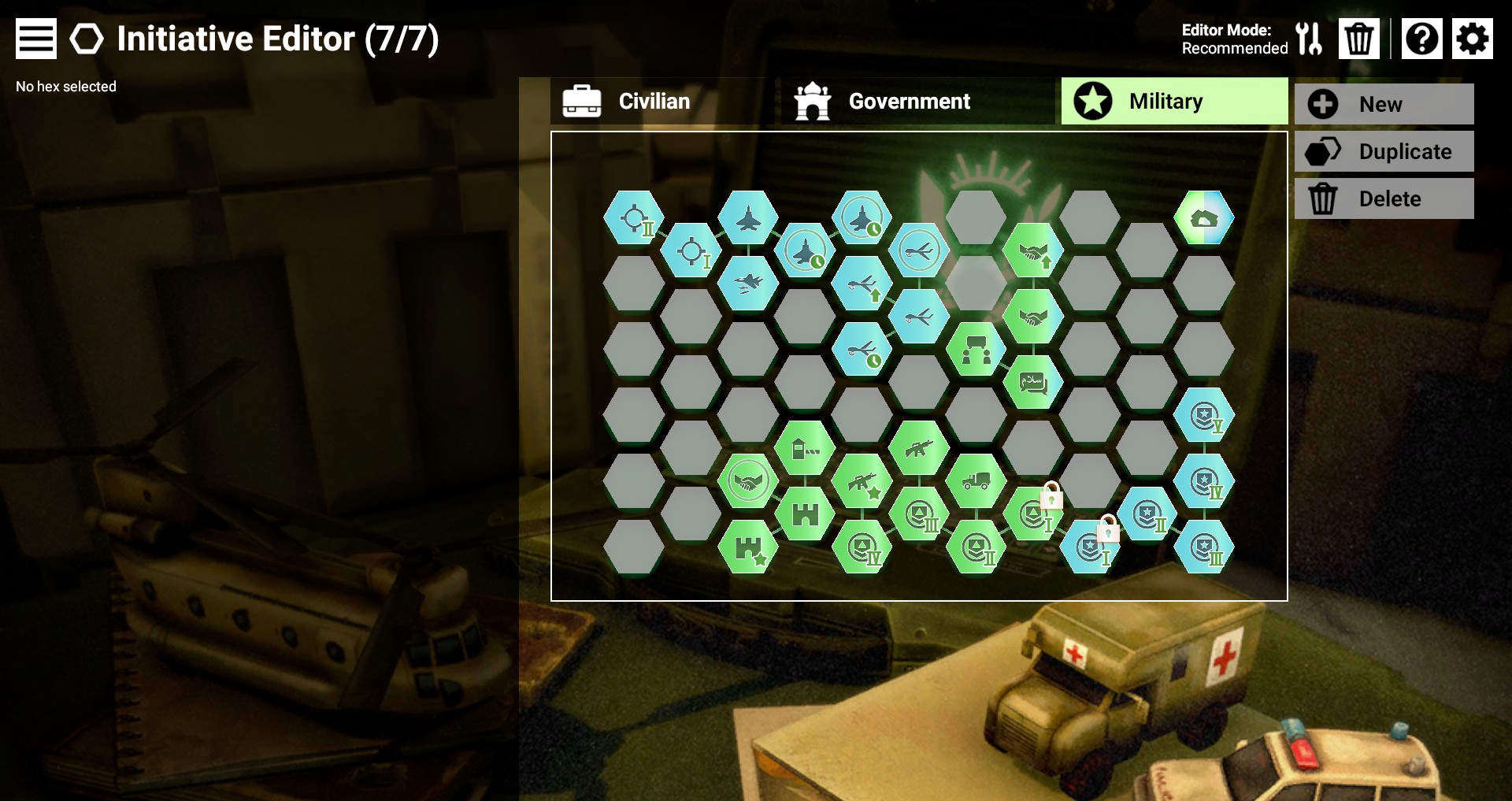This screenshot has height=801, width=1512.
Task: Select the Military tab
Action: click(x=1173, y=102)
